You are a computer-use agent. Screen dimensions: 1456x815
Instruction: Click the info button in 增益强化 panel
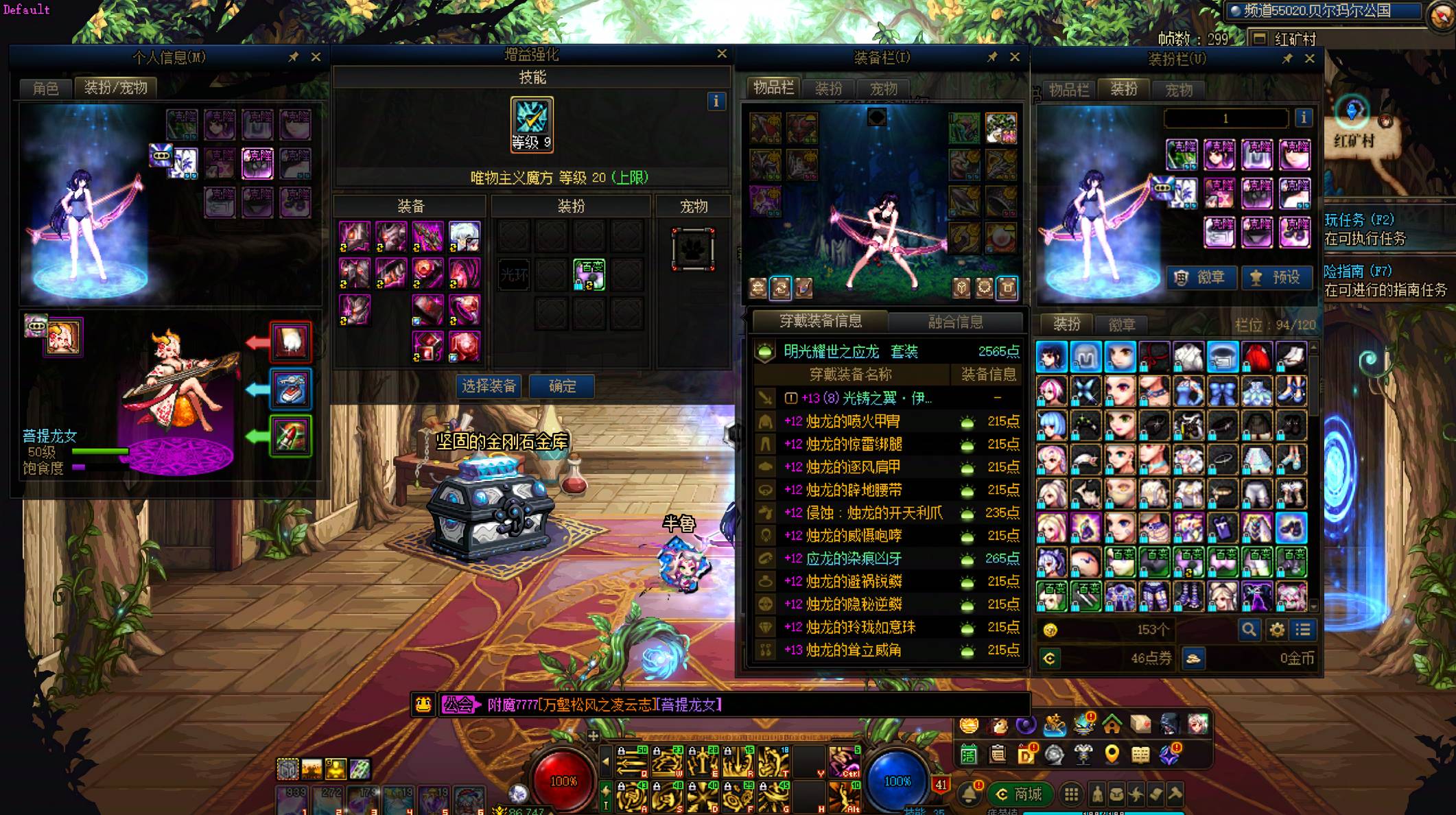[x=716, y=102]
